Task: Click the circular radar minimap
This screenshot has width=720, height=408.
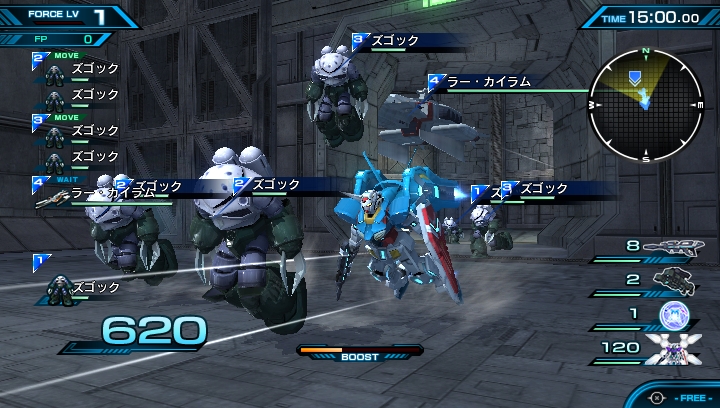Action: point(645,103)
